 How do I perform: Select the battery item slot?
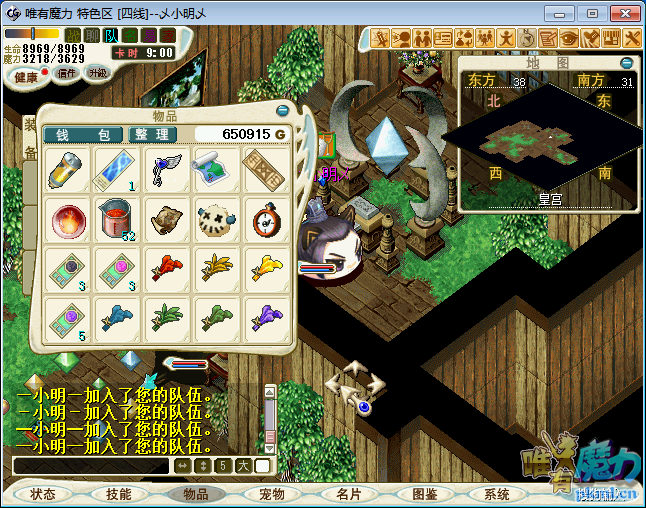point(69,169)
